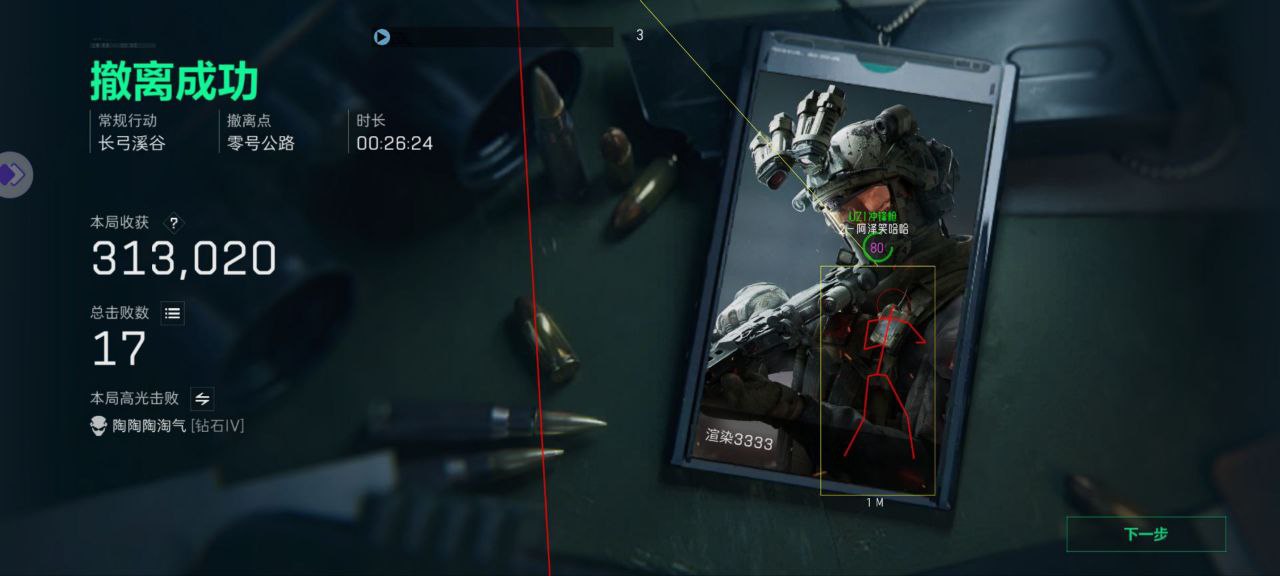The image size is (1280, 576).
Task: Open the 本局收获 question mark help
Action: 174,223
